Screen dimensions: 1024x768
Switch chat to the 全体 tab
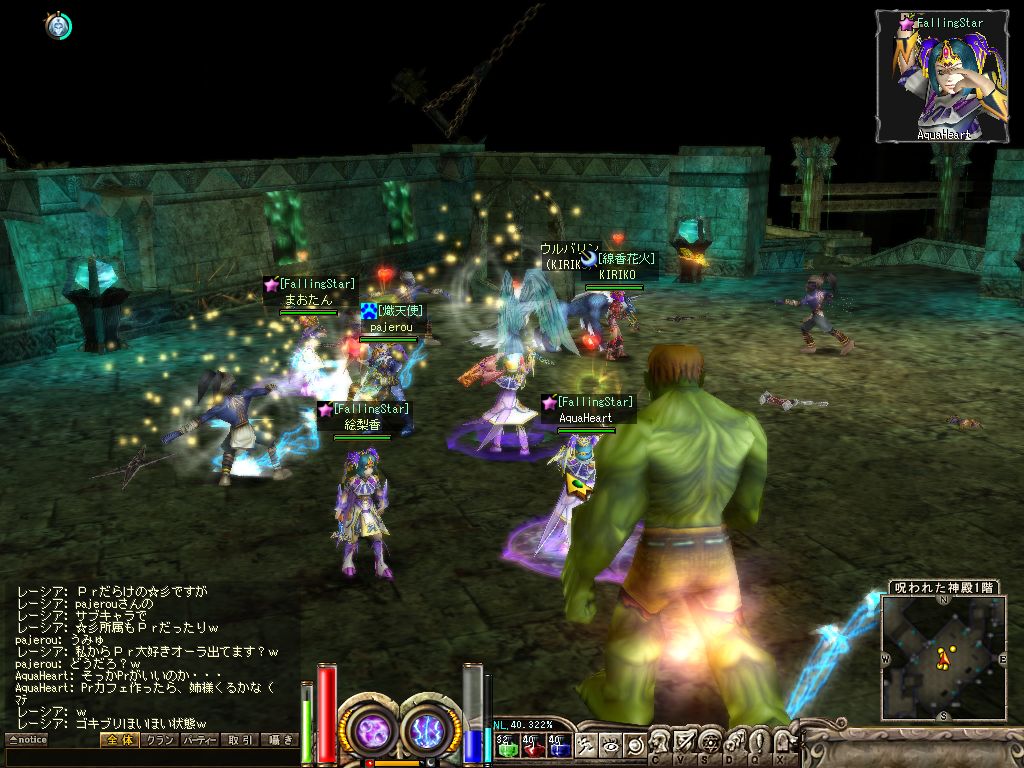coord(119,740)
